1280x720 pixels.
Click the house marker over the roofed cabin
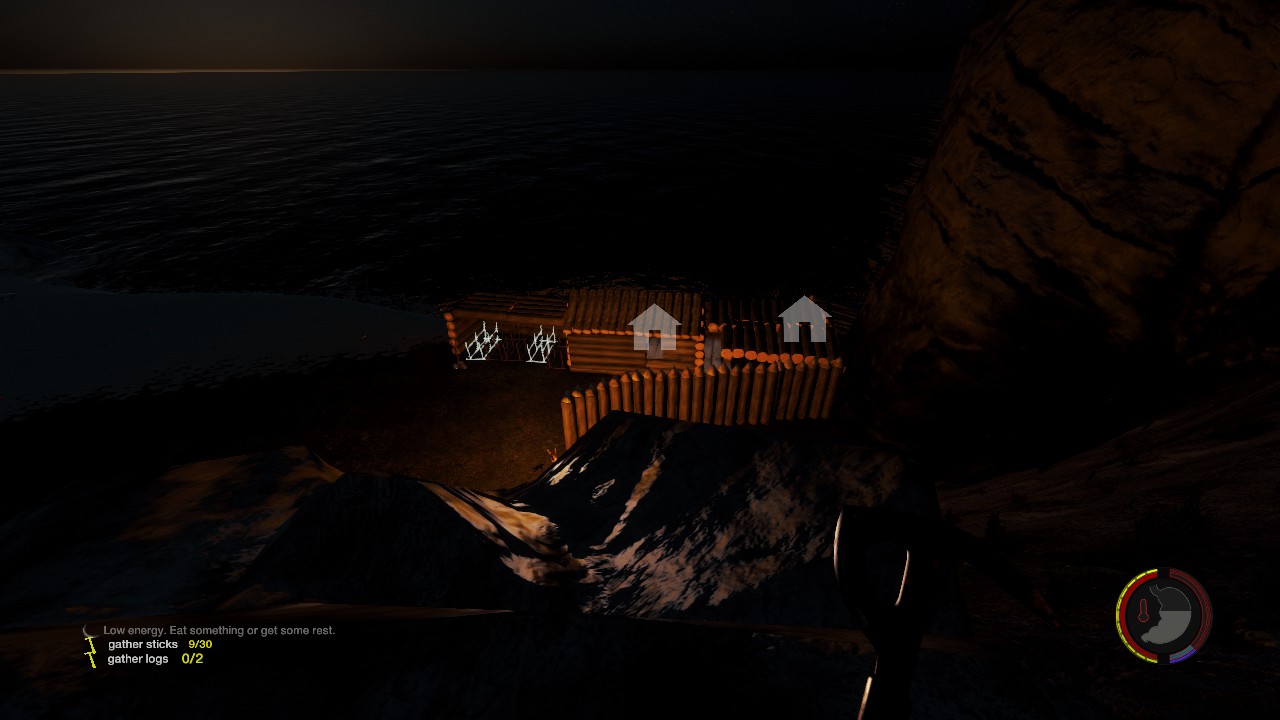pos(655,327)
